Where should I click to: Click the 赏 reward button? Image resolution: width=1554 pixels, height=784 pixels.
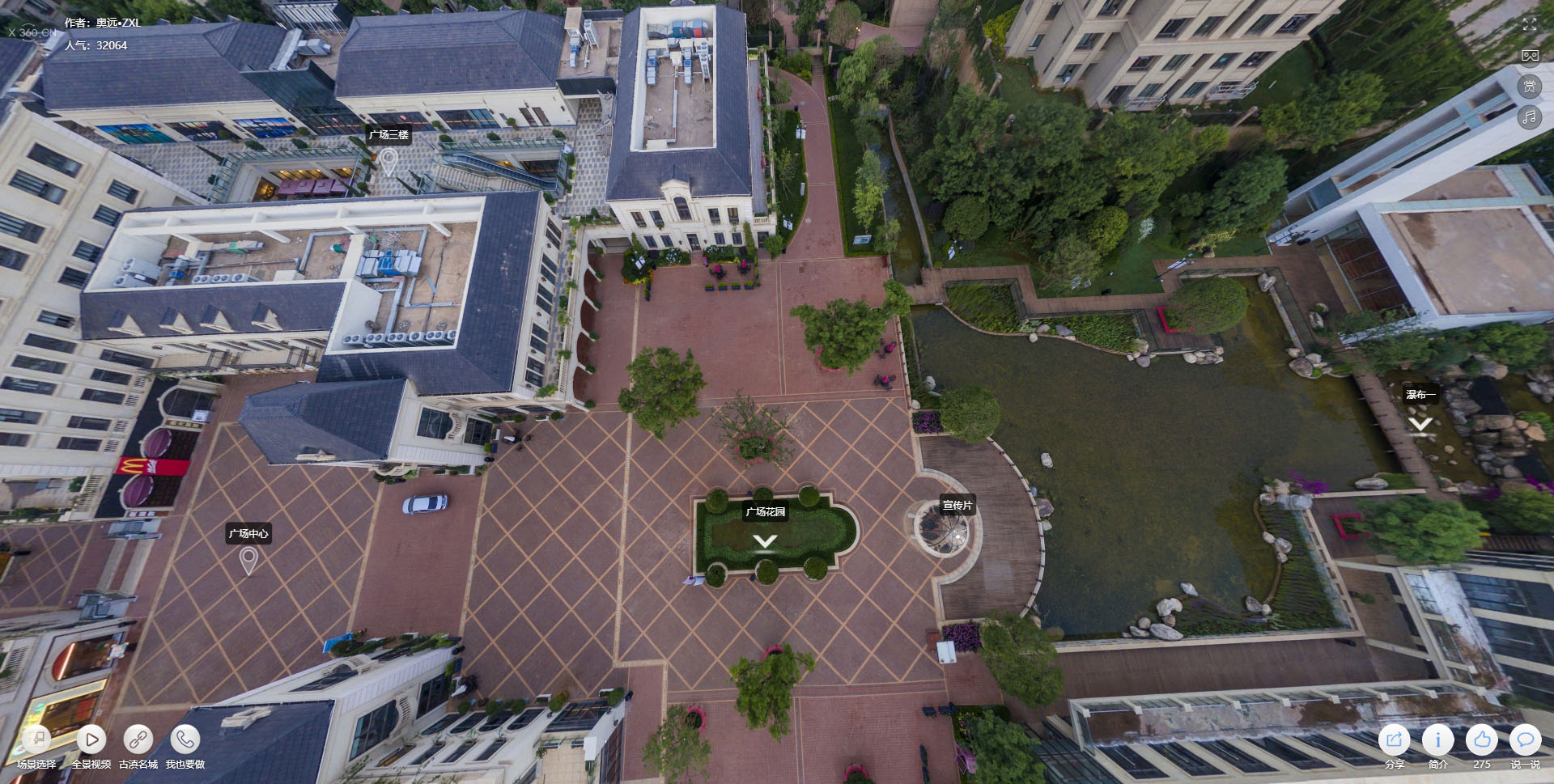(x=1530, y=87)
